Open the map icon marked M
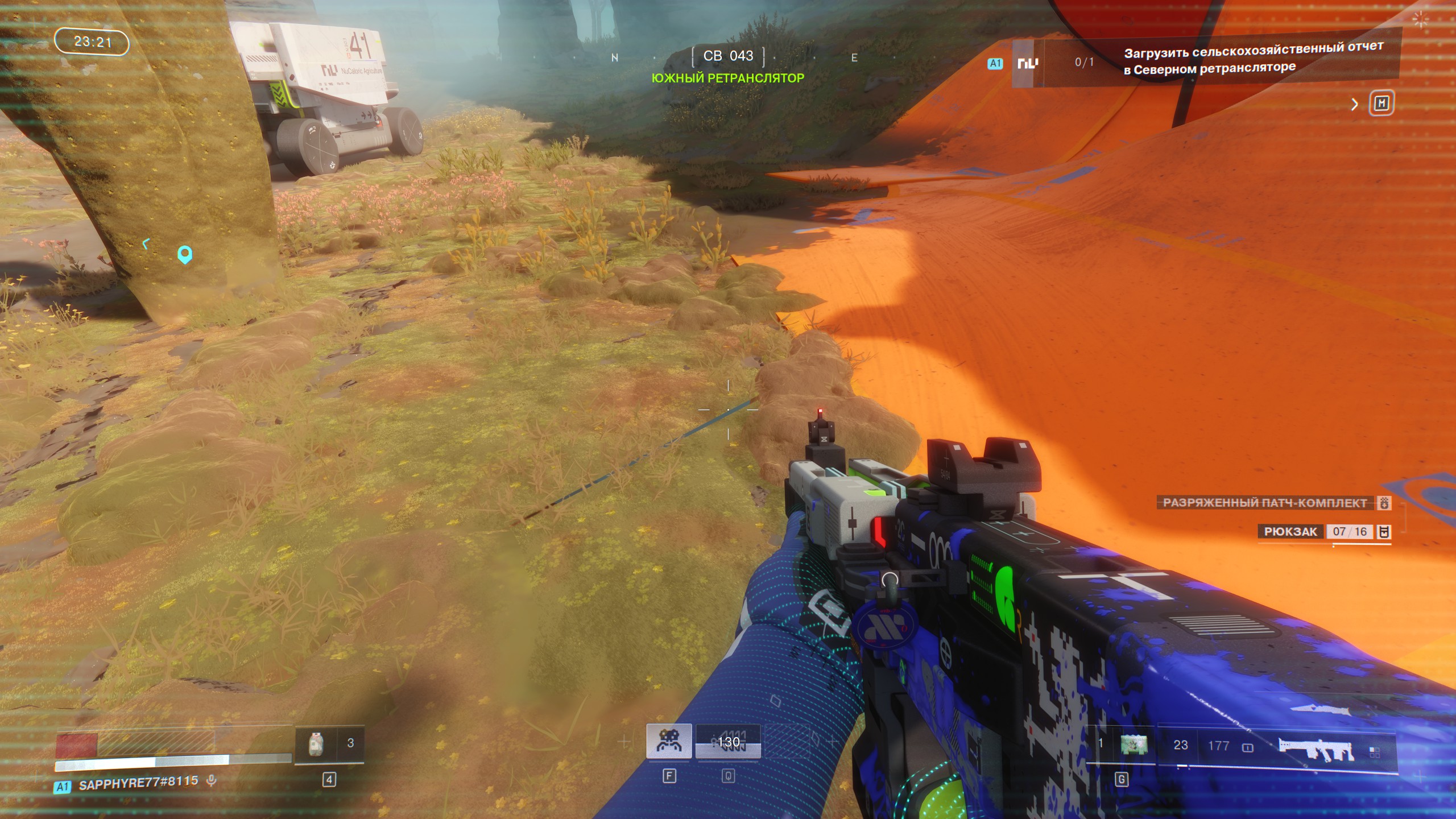Viewport: 1456px width, 819px height. point(1381,104)
